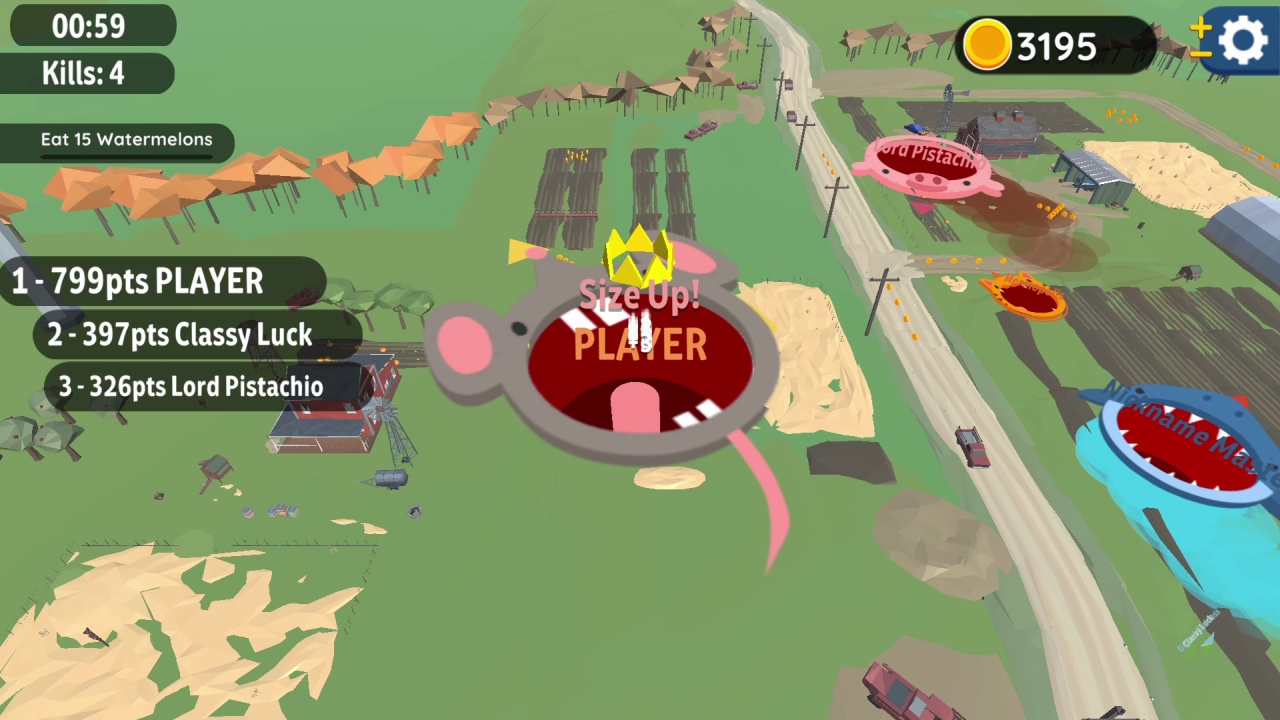Click the gold coin icon beside the balance

pos(986,45)
